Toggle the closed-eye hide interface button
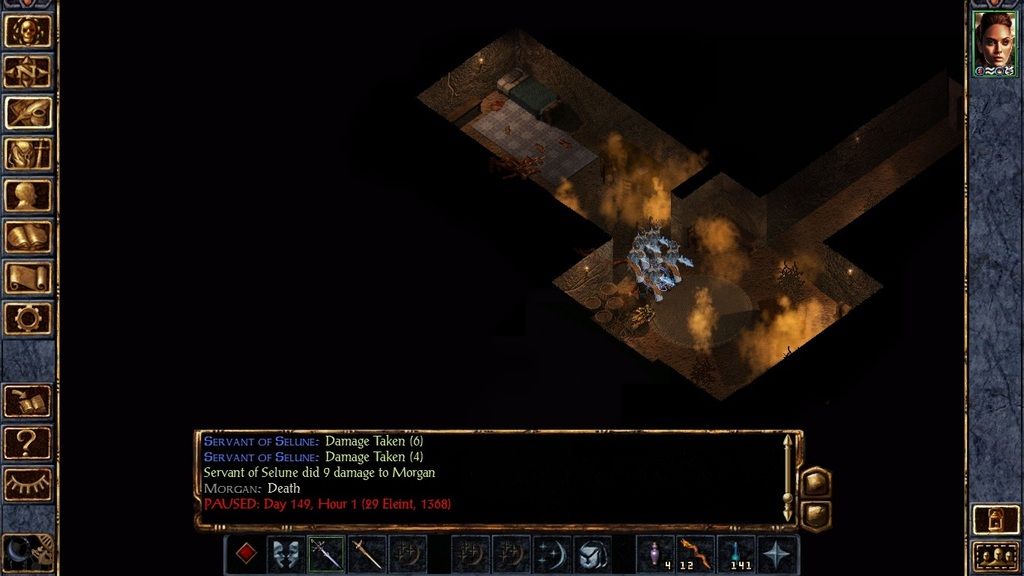Image resolution: width=1024 pixels, height=576 pixels. coord(28,483)
